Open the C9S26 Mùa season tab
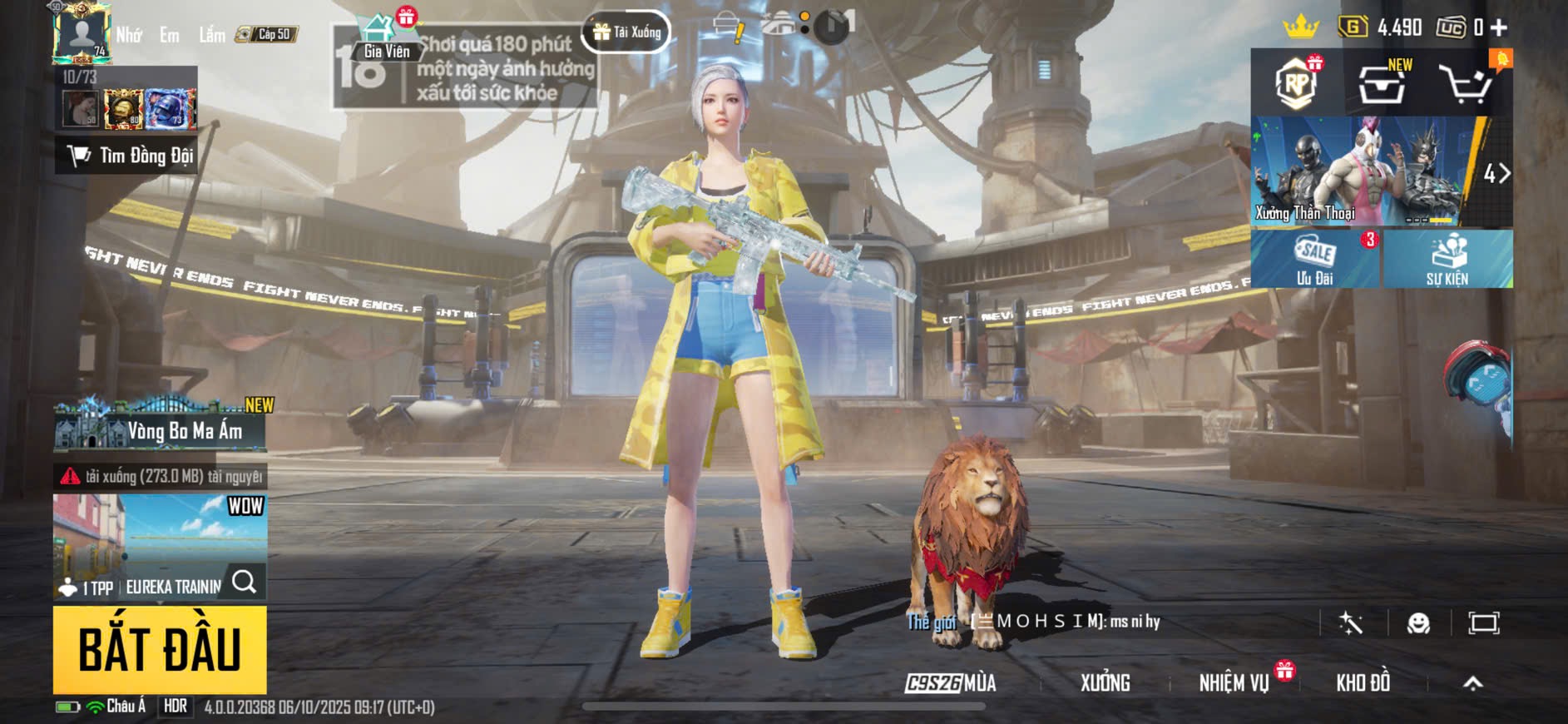The width and height of the screenshot is (1568, 724). tap(951, 683)
